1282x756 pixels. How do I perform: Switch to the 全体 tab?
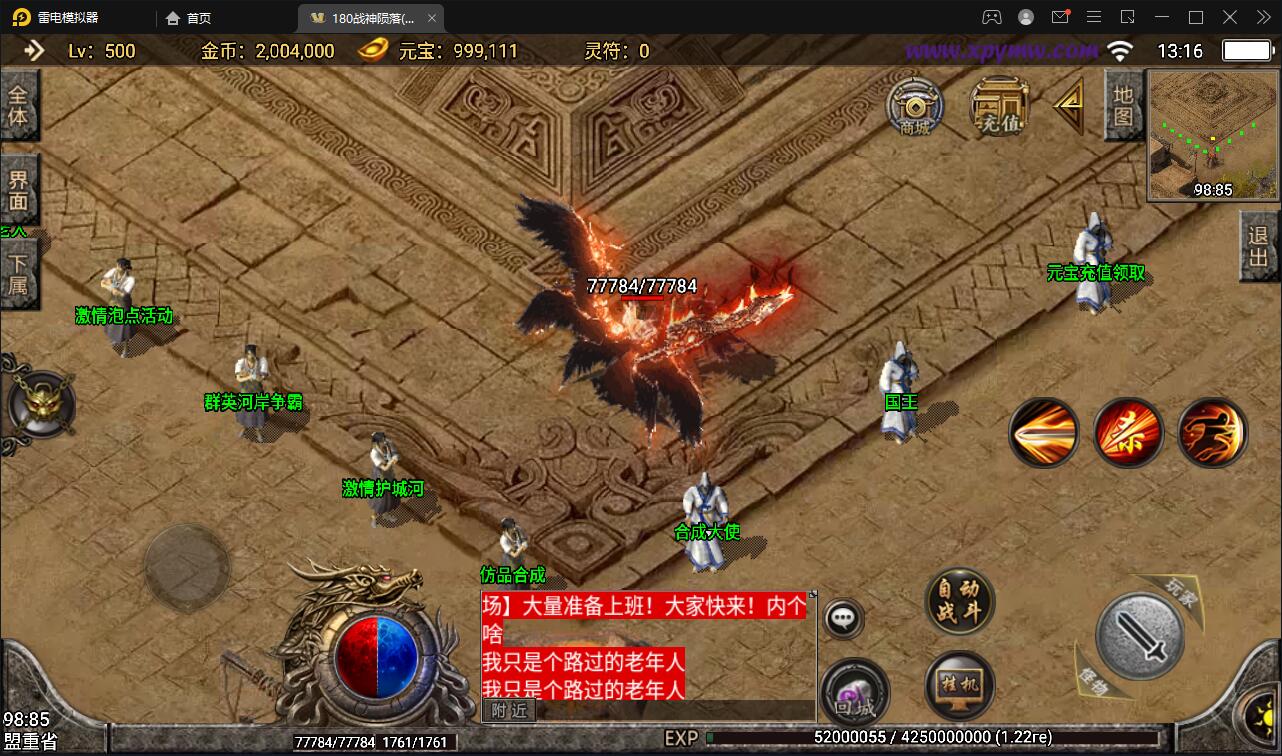pyautogui.click(x=19, y=105)
